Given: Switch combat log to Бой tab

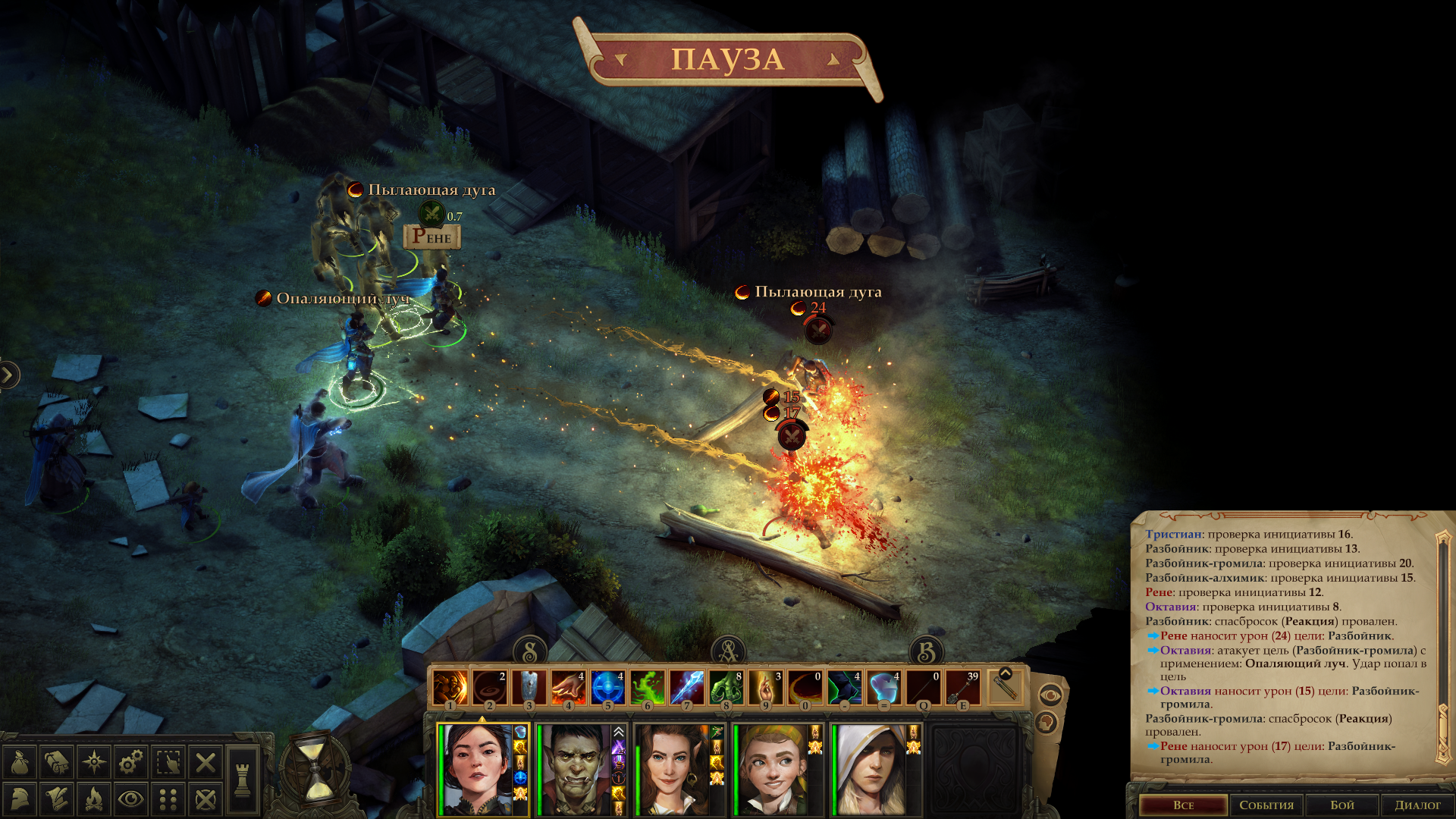Looking at the screenshot, I should 1341,805.
